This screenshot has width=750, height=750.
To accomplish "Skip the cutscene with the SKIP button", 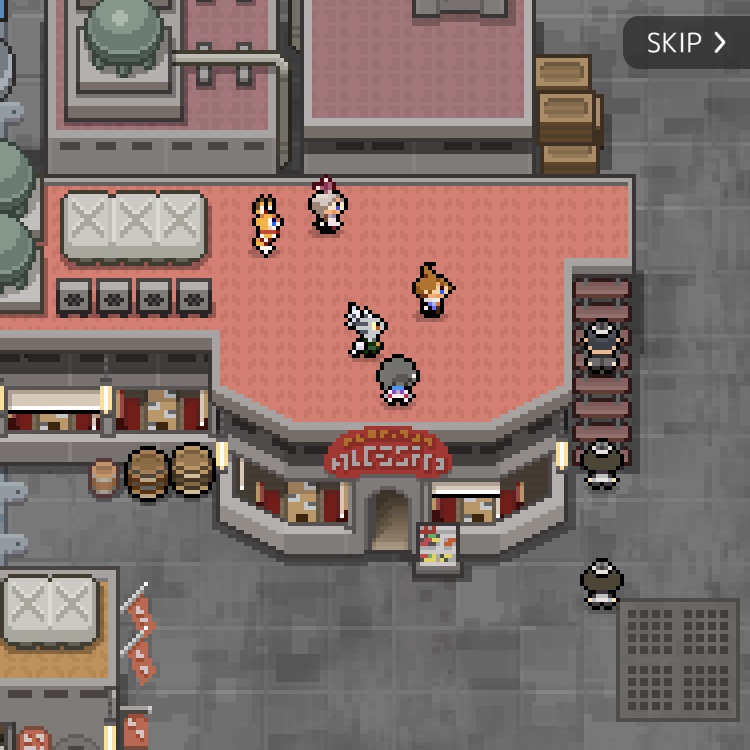I will point(686,43).
